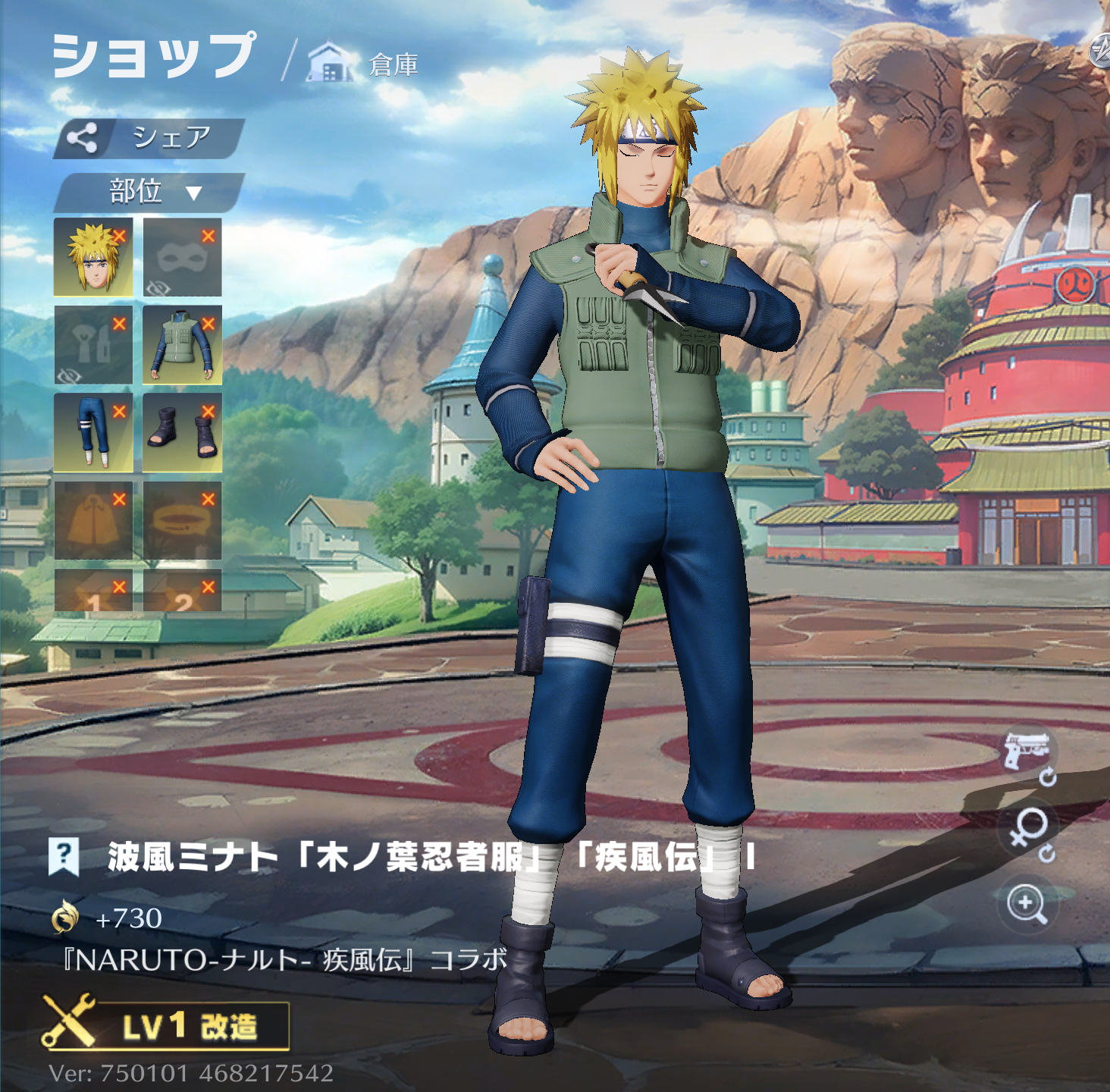Click the question mark info icon
Screen dimensions: 1110x1092
pyautogui.click(x=64, y=856)
